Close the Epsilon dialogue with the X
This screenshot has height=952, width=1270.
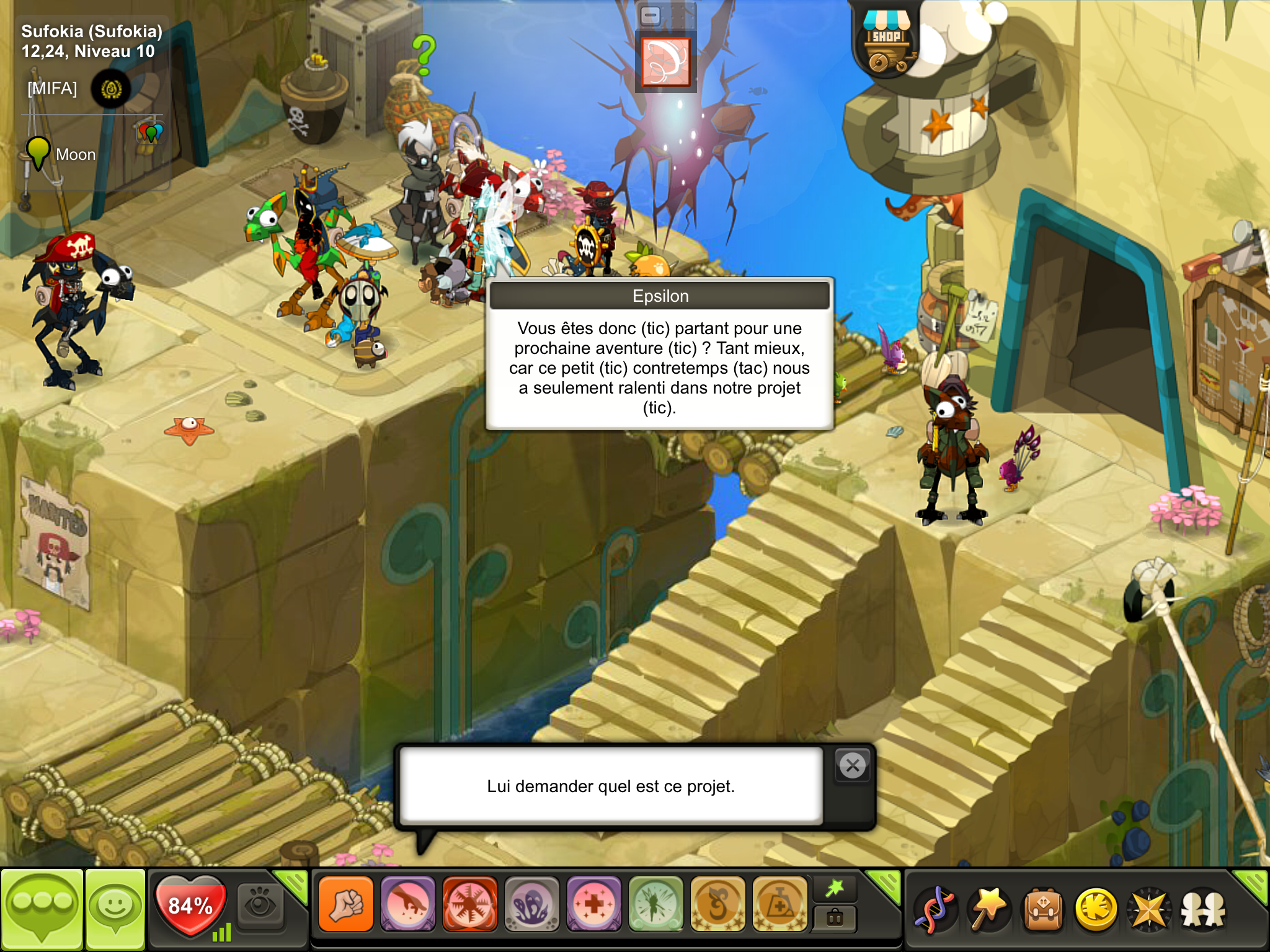853,766
